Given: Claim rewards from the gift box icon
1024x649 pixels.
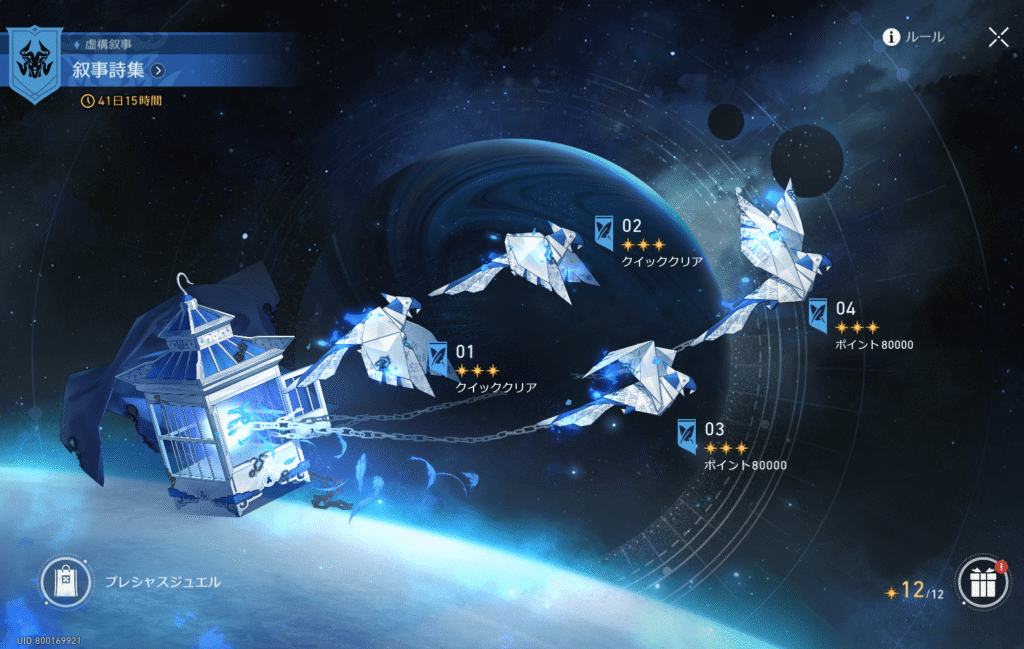Looking at the screenshot, I should point(982,583).
